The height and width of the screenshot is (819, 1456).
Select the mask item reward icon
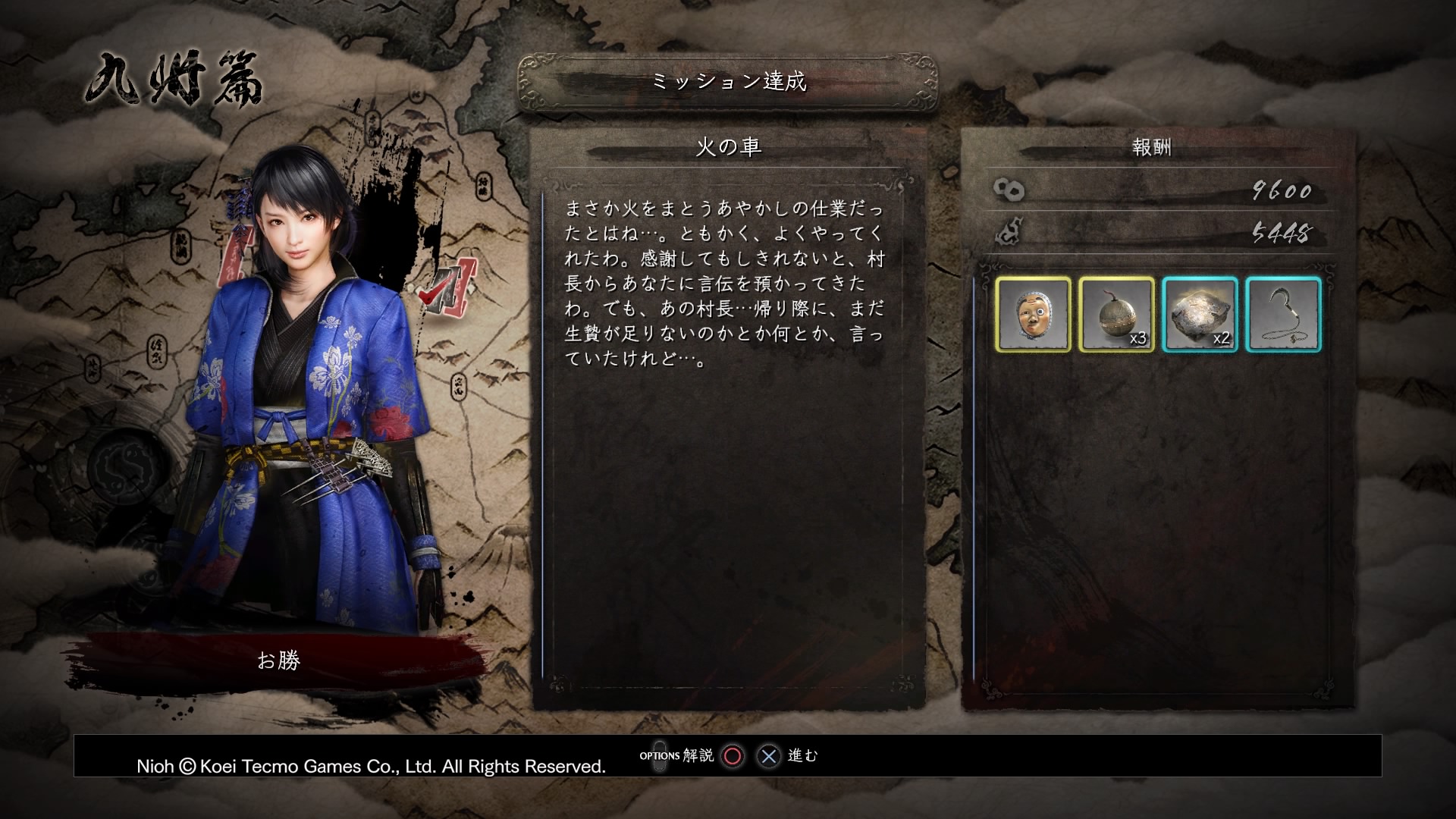(x=1033, y=315)
